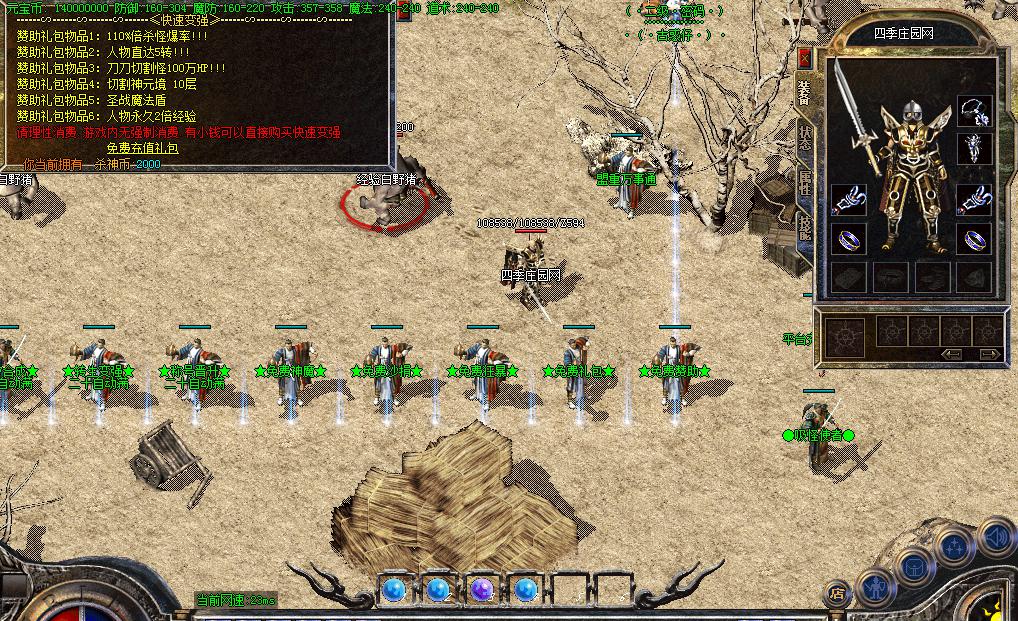Click the panel's right arrow button
The height and width of the screenshot is (621, 1018).
[x=988, y=354]
